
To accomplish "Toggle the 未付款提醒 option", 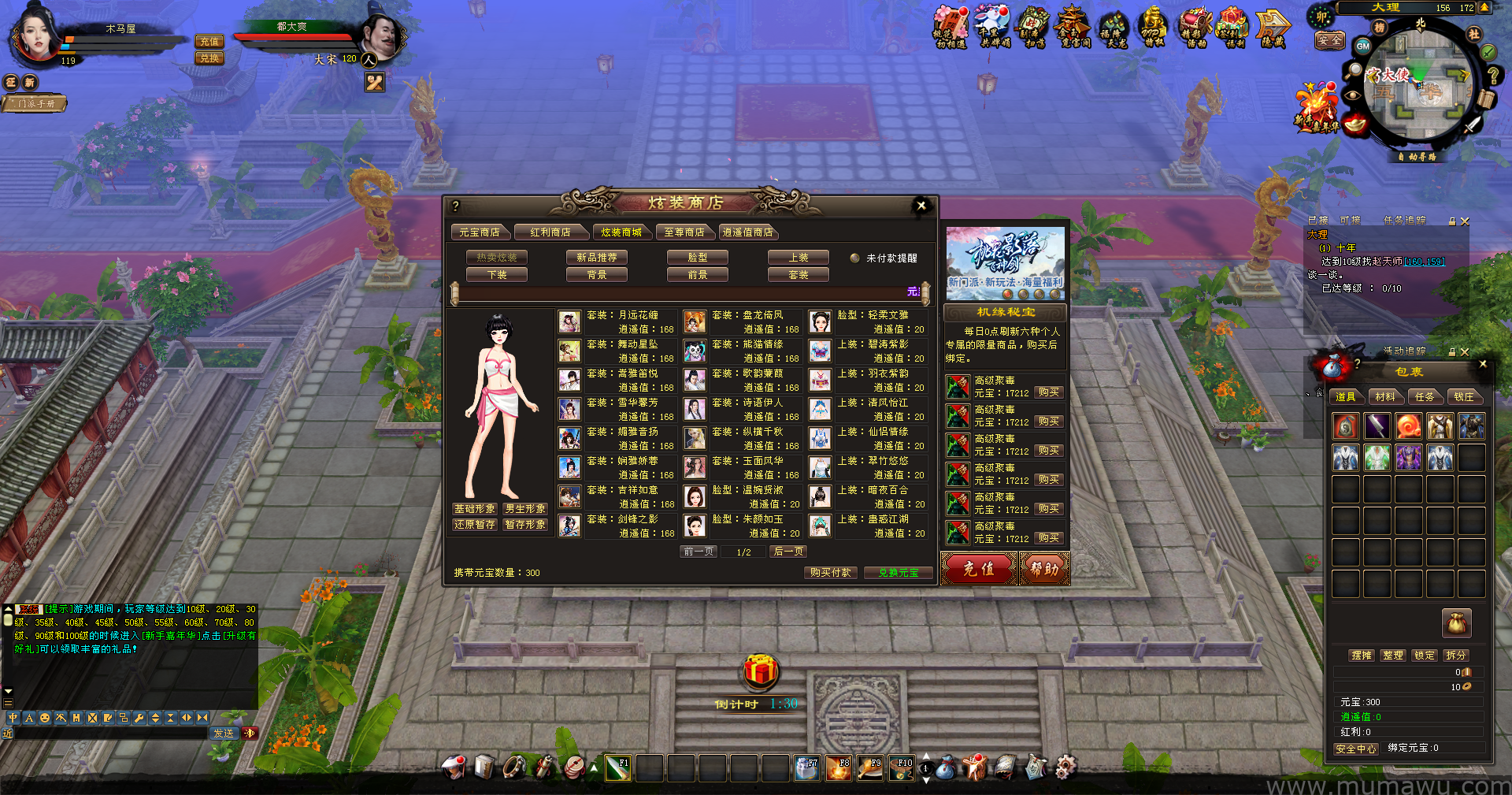I will point(854,258).
